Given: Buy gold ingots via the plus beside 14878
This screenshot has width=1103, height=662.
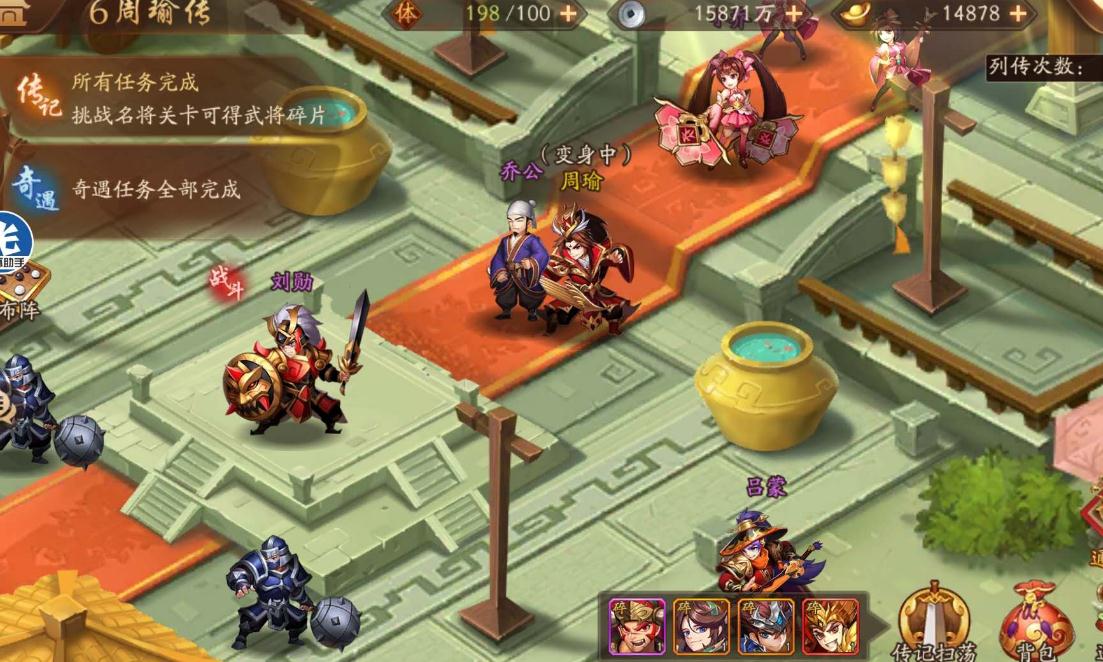Looking at the screenshot, I should (1018, 14).
